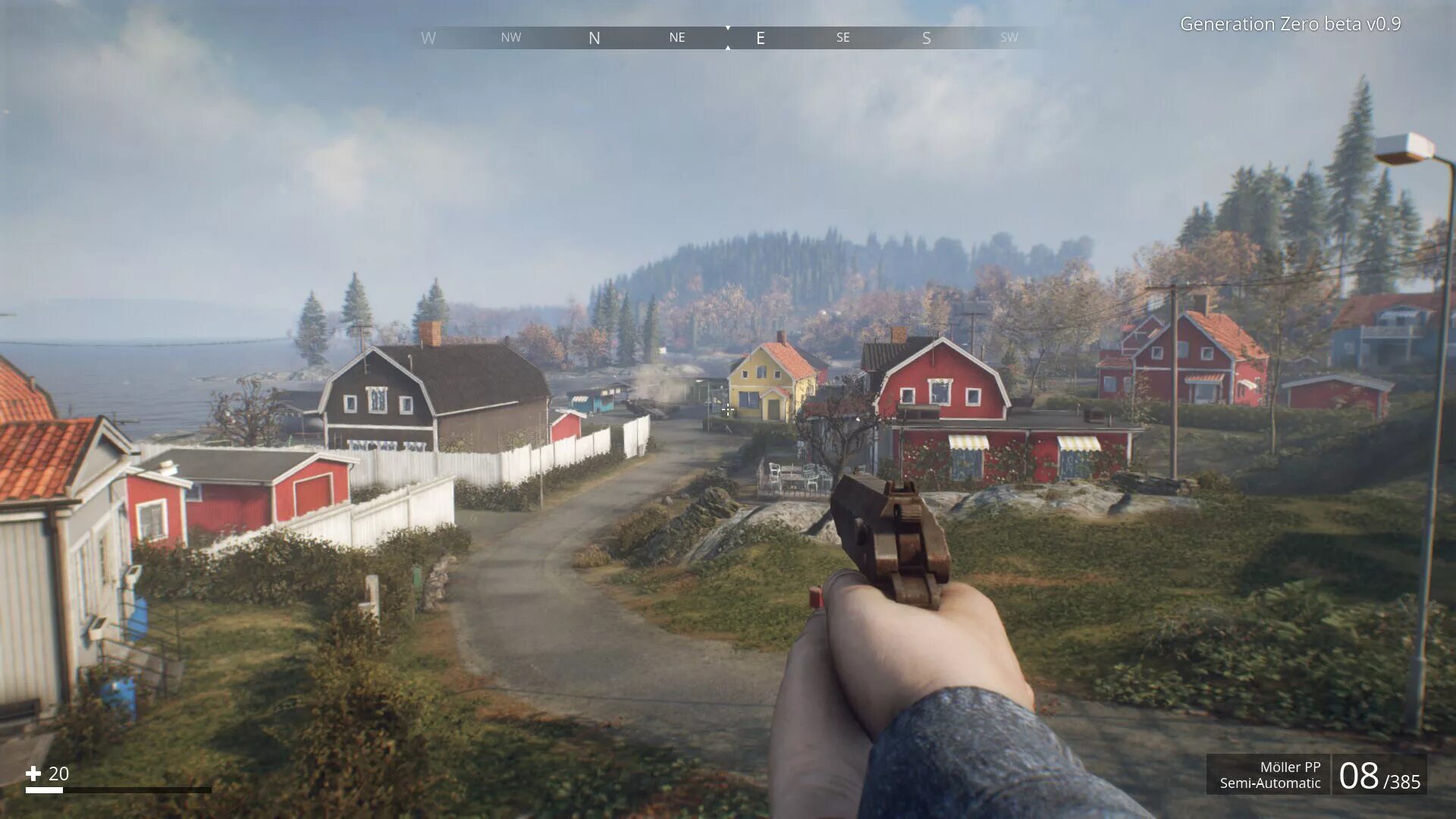Click the compass bar heading strip
1456x819 pixels.
pyautogui.click(x=726, y=38)
